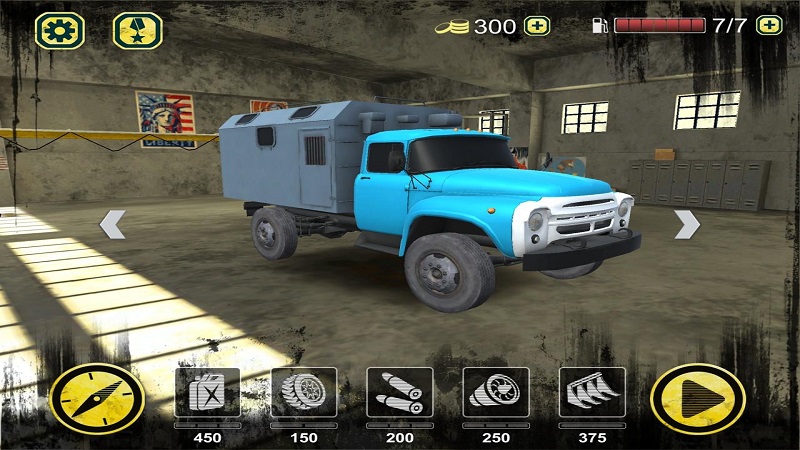Buy the fuel canister upgrade for 450
This screenshot has height=450, width=800.
(x=207, y=393)
